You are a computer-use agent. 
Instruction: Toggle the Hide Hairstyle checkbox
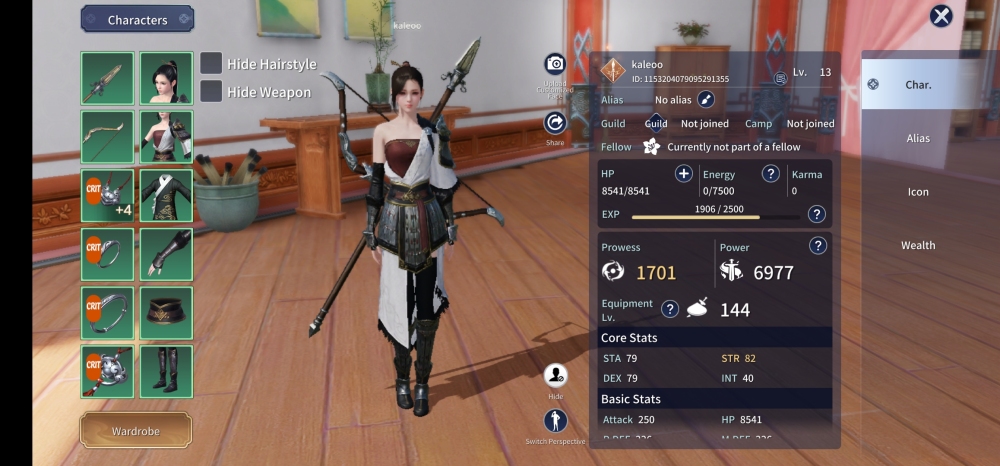211,63
